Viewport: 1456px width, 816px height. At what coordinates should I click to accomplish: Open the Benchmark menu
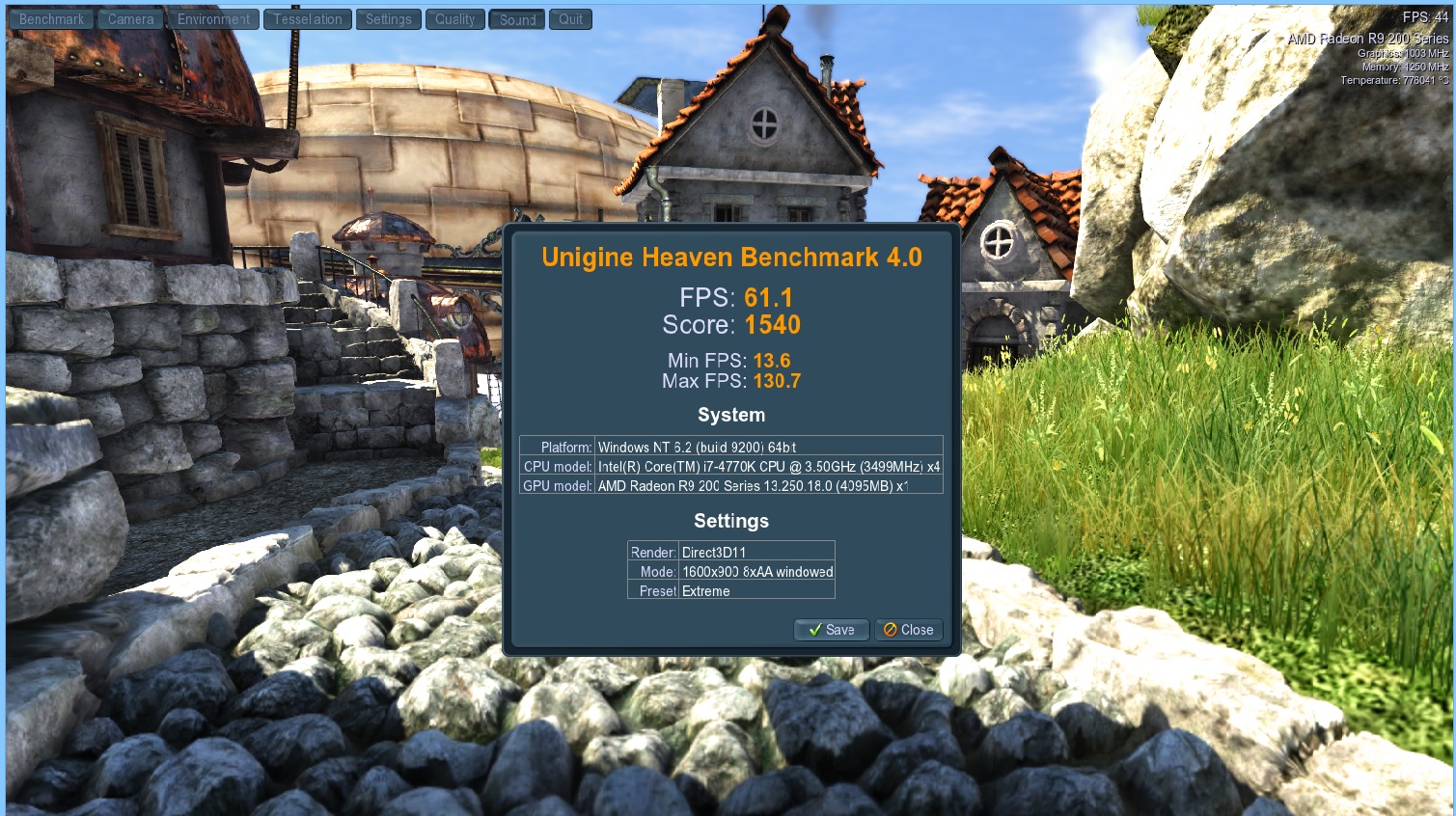pos(50,18)
